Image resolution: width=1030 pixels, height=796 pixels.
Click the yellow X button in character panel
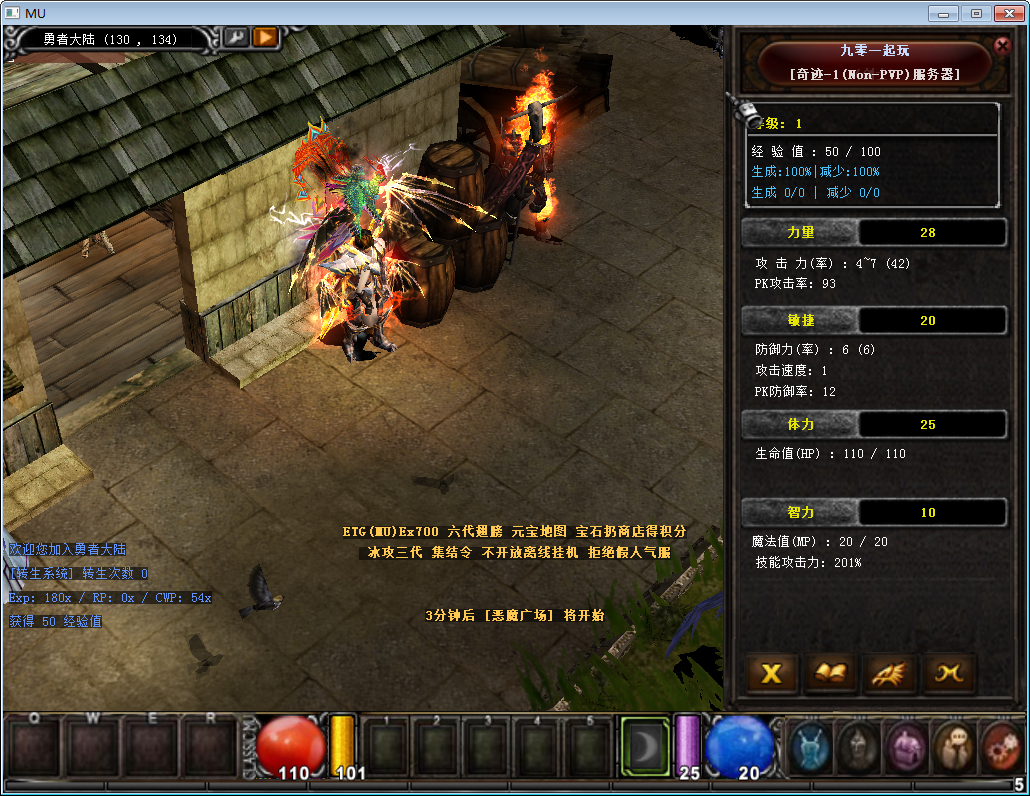point(771,674)
